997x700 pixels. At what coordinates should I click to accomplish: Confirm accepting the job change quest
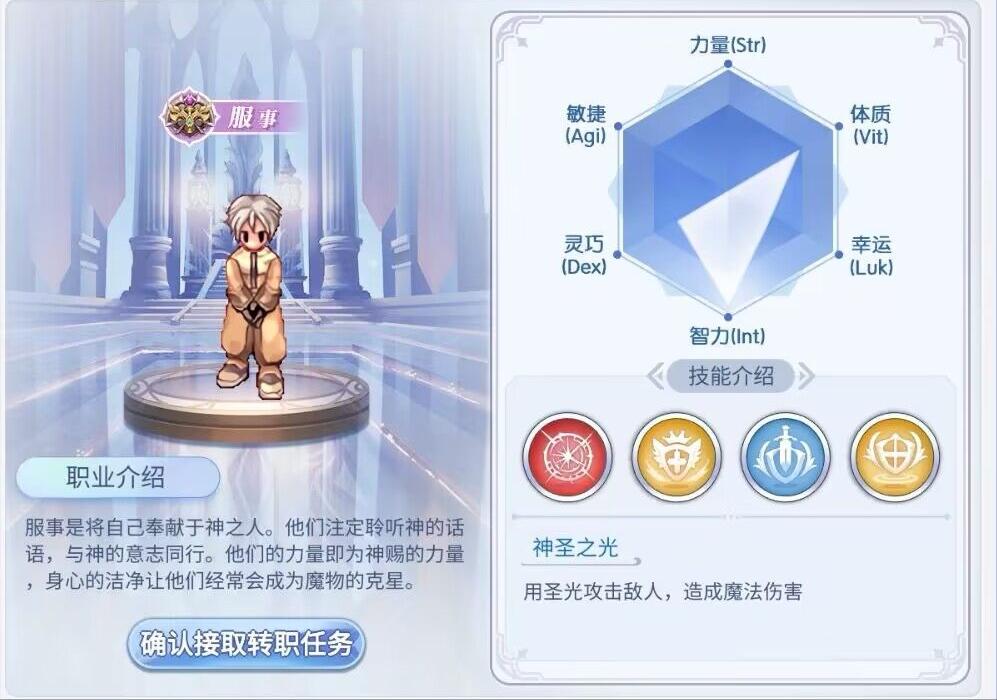pyautogui.click(x=246, y=644)
